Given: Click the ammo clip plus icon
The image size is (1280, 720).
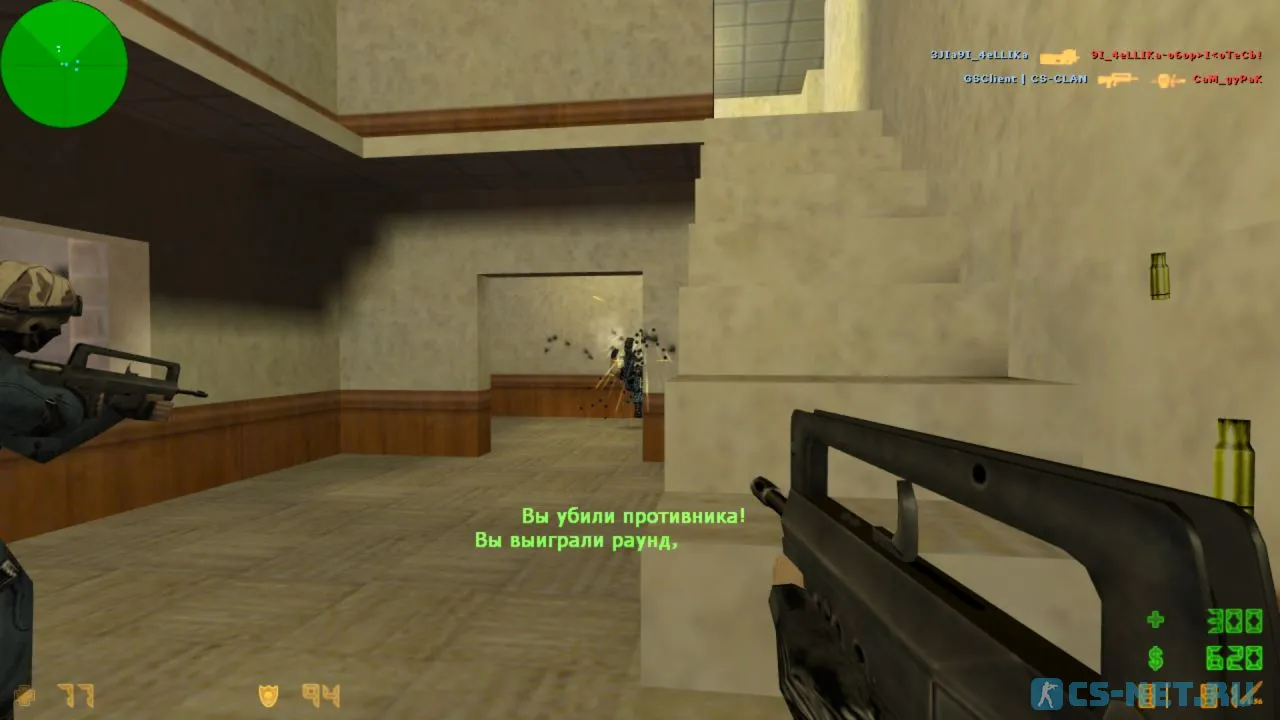Looking at the screenshot, I should 1156,620.
